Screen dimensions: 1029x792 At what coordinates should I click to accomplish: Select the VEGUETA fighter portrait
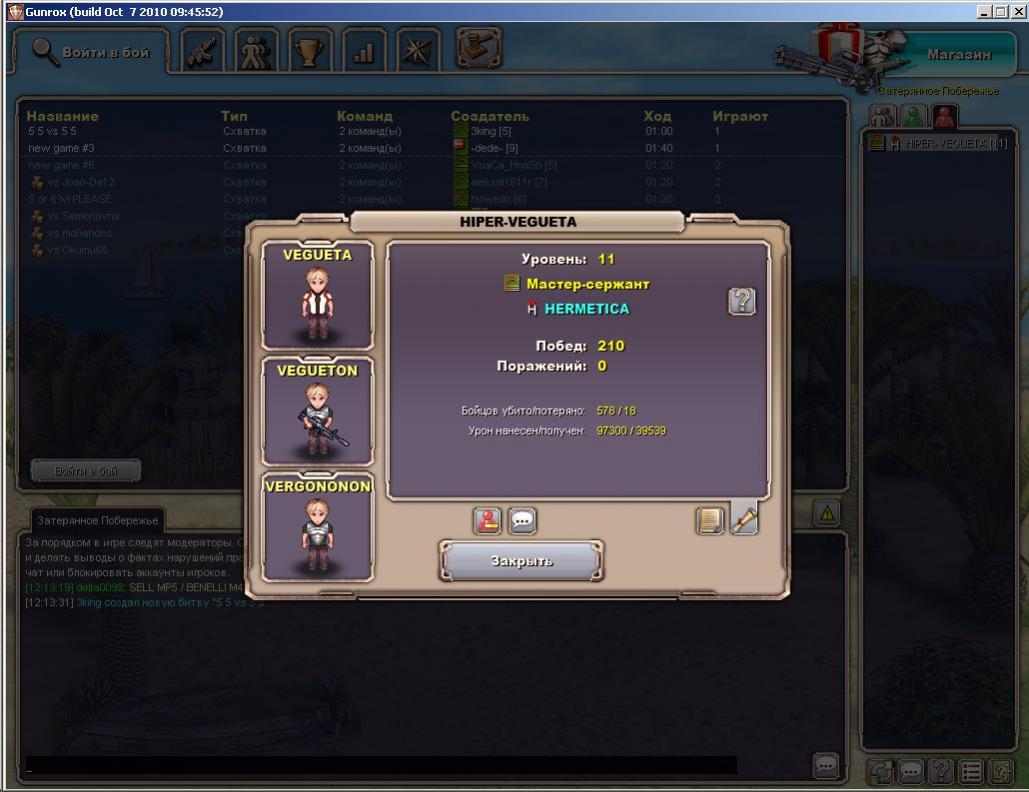click(317, 295)
